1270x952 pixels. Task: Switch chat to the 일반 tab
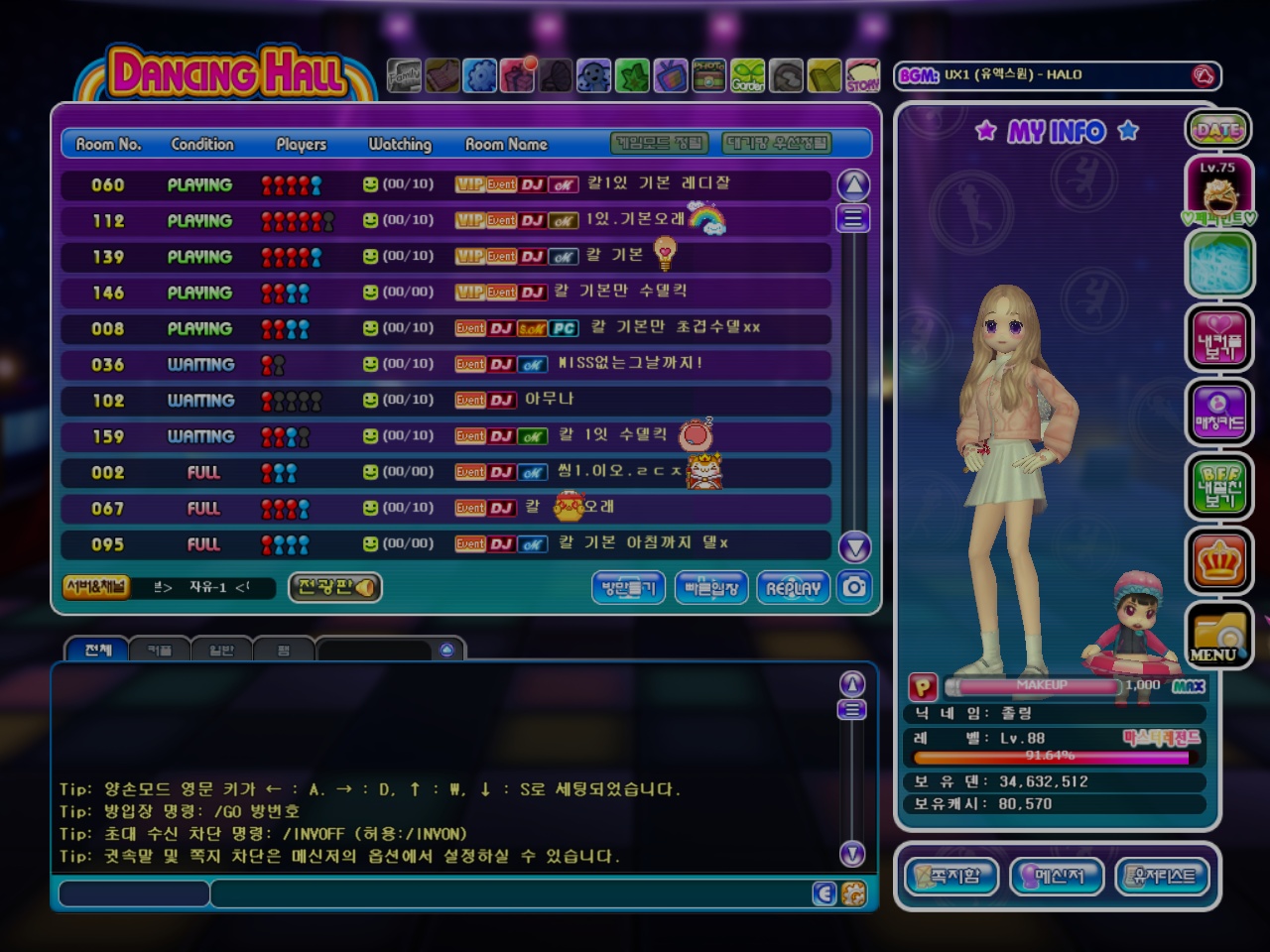[x=221, y=651]
